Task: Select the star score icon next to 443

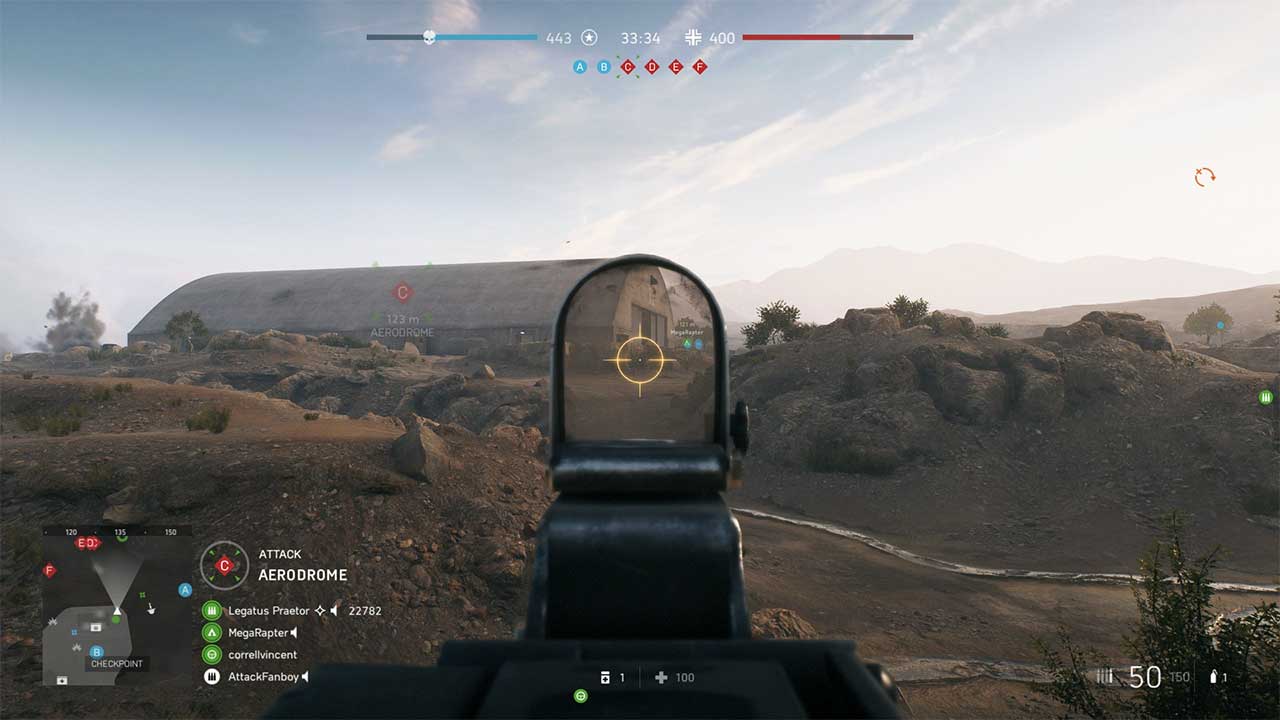Action: [589, 38]
